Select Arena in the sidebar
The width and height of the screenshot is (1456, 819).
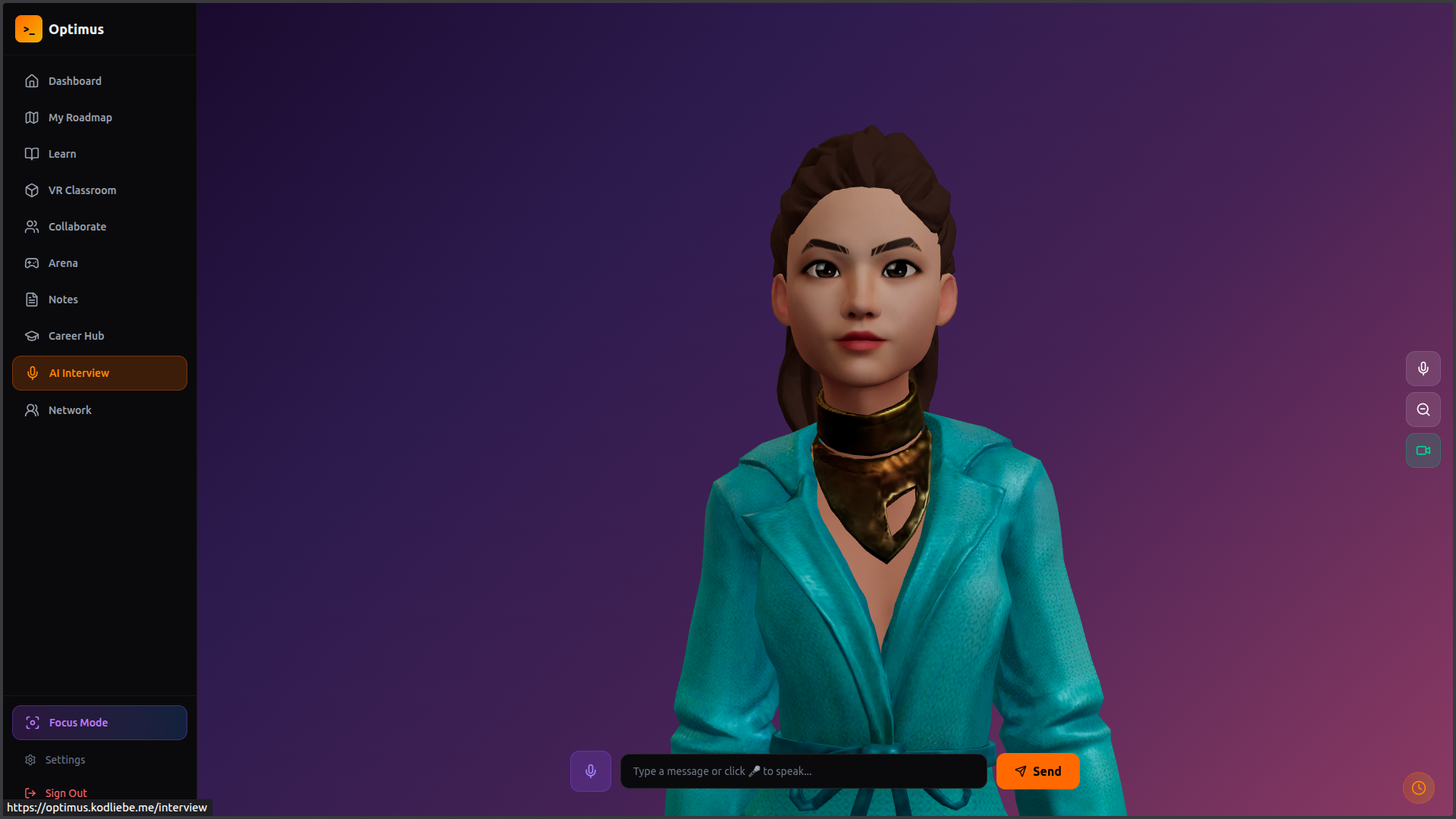[x=63, y=263]
